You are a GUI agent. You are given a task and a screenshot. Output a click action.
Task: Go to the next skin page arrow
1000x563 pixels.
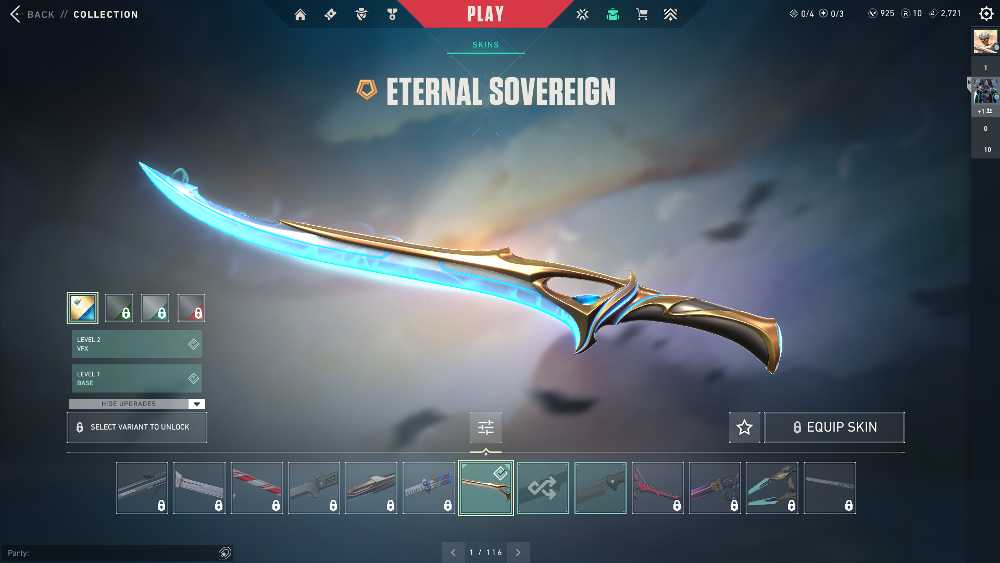[x=518, y=552]
